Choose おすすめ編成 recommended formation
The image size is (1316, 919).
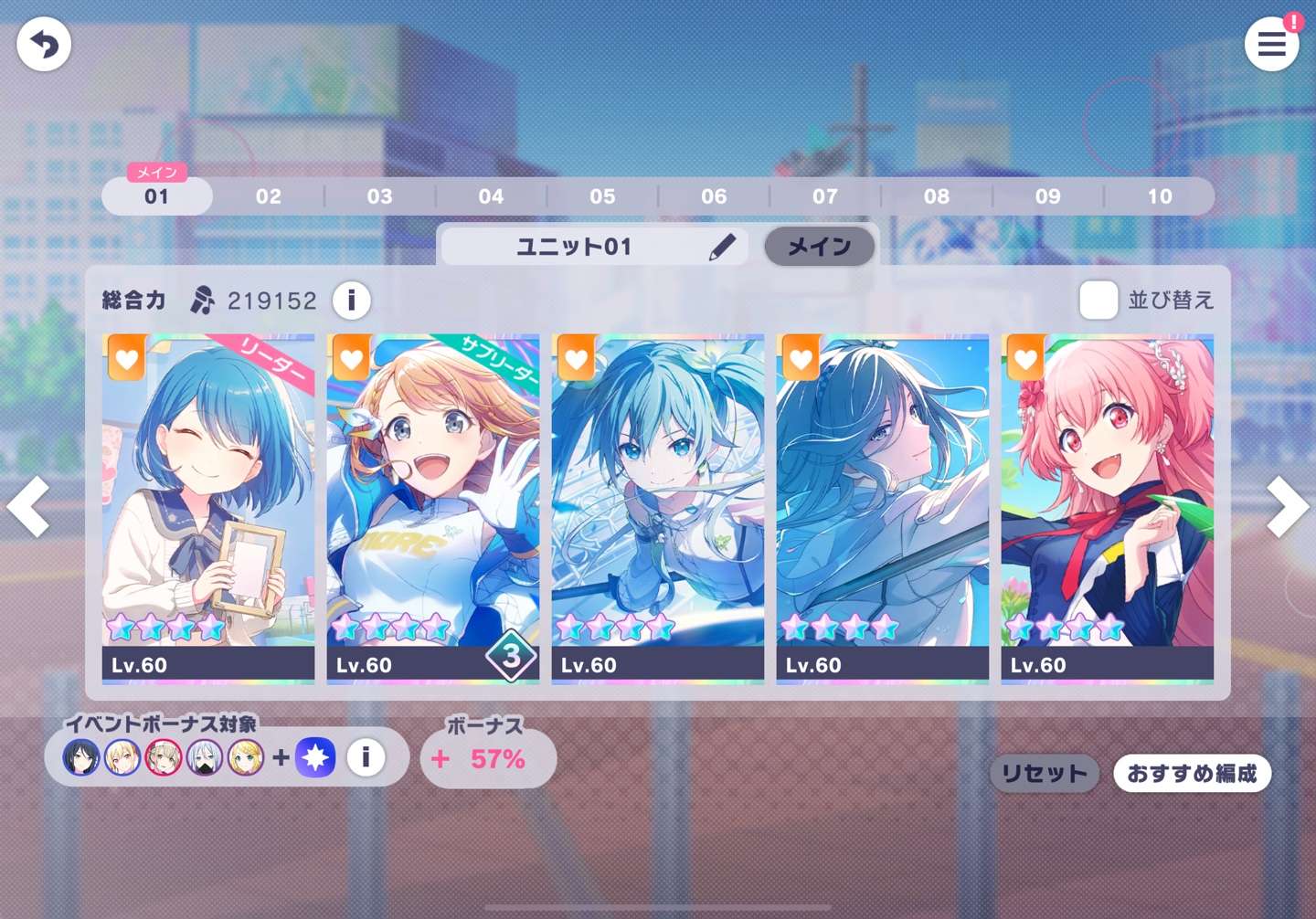pyautogui.click(x=1192, y=774)
